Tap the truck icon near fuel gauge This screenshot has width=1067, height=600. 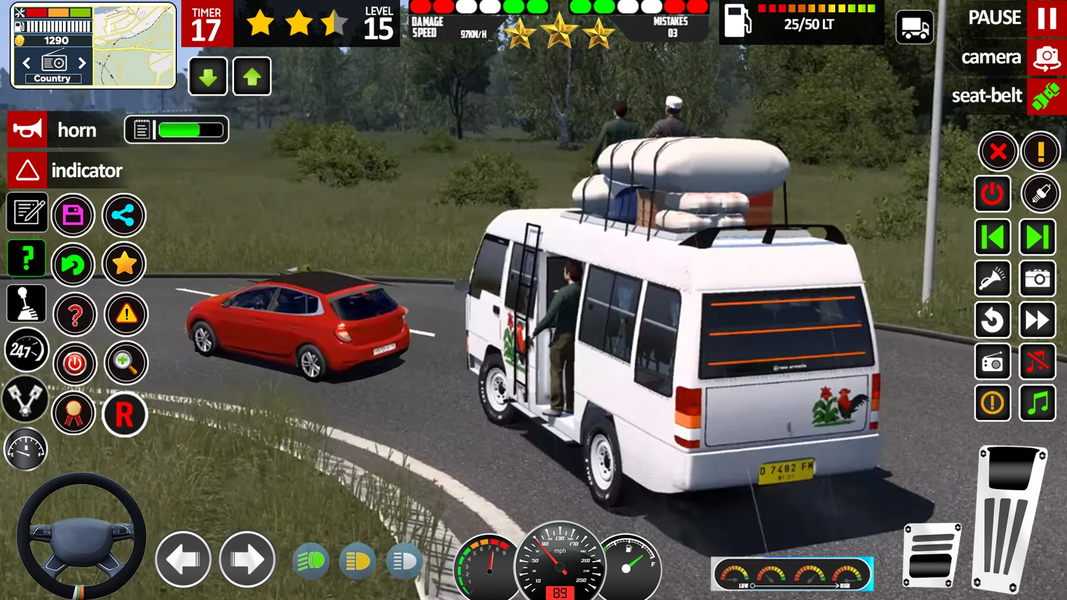pyautogui.click(x=914, y=27)
